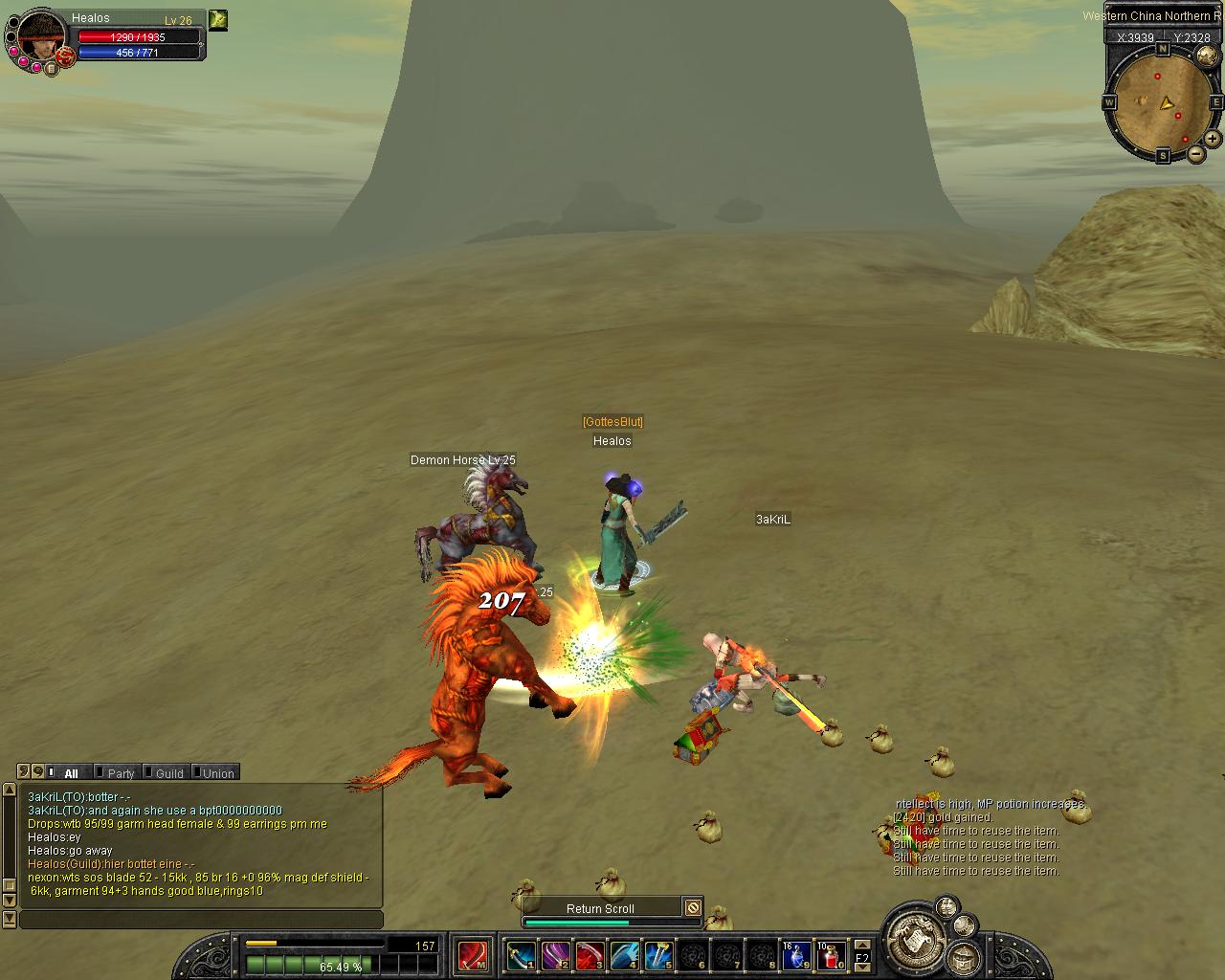Use the red health potion in slot 0
1225x980 pixels.
(x=831, y=955)
